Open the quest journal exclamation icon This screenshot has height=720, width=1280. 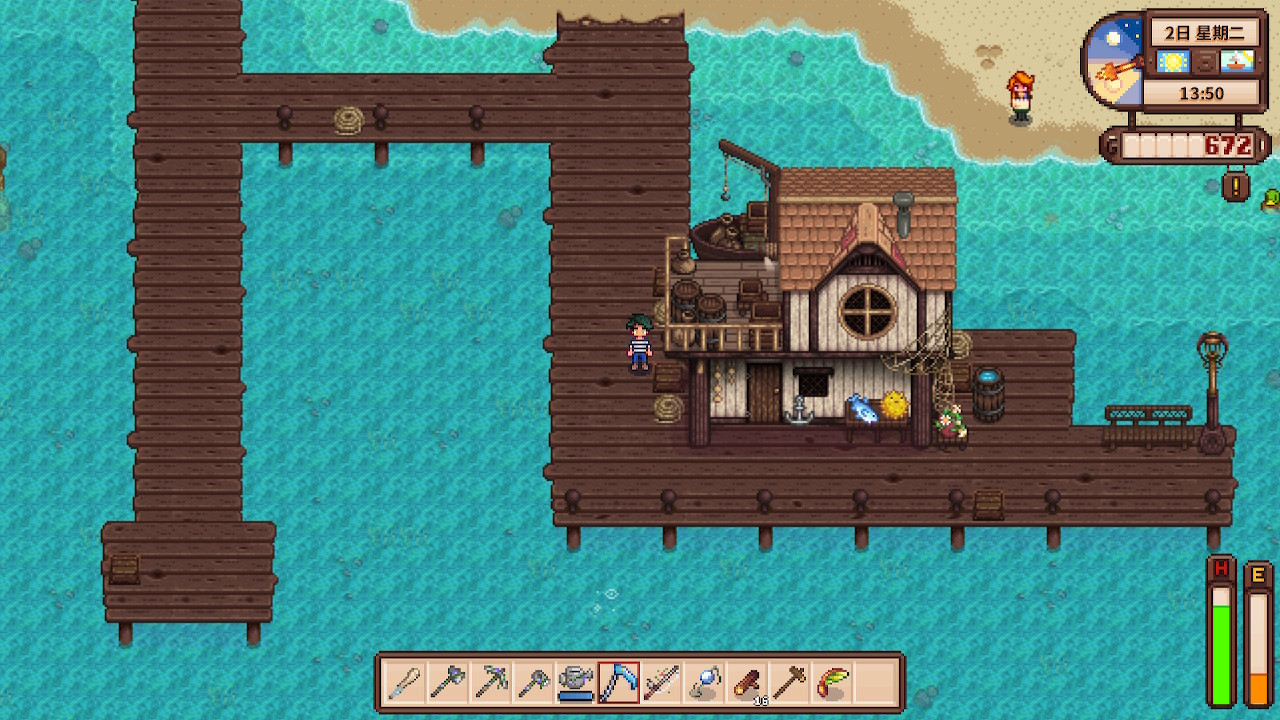click(x=1237, y=186)
